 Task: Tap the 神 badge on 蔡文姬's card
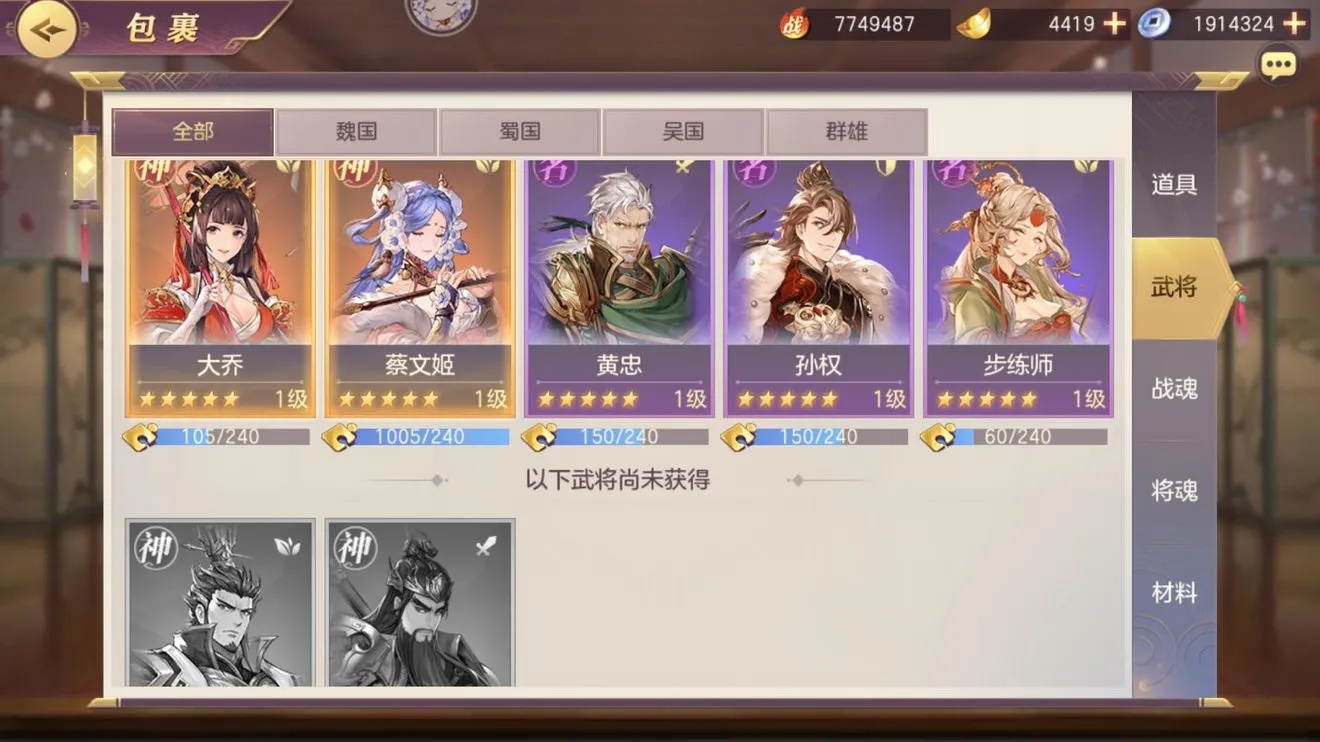pyautogui.click(x=355, y=173)
